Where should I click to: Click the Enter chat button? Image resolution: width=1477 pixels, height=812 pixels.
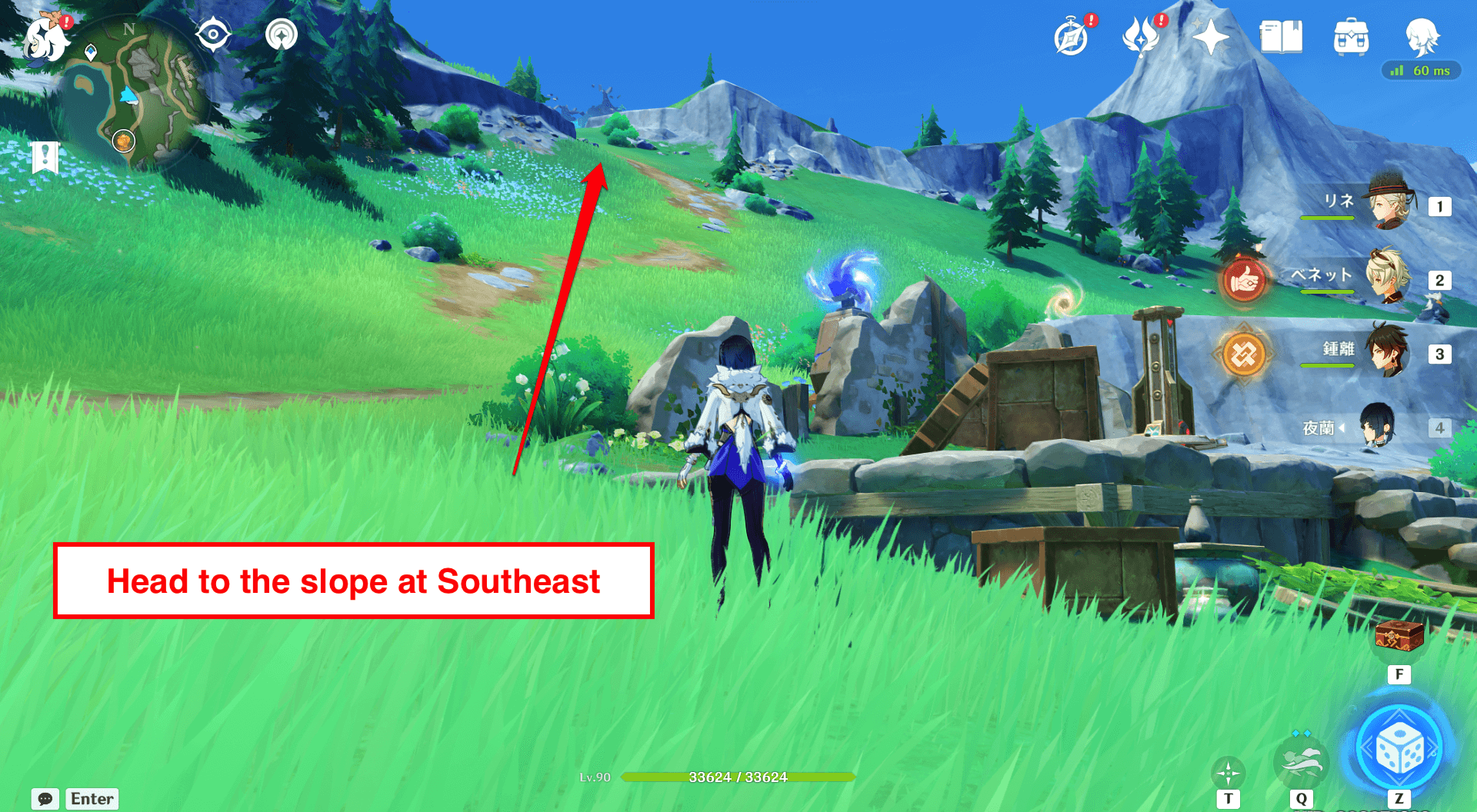pos(92,798)
